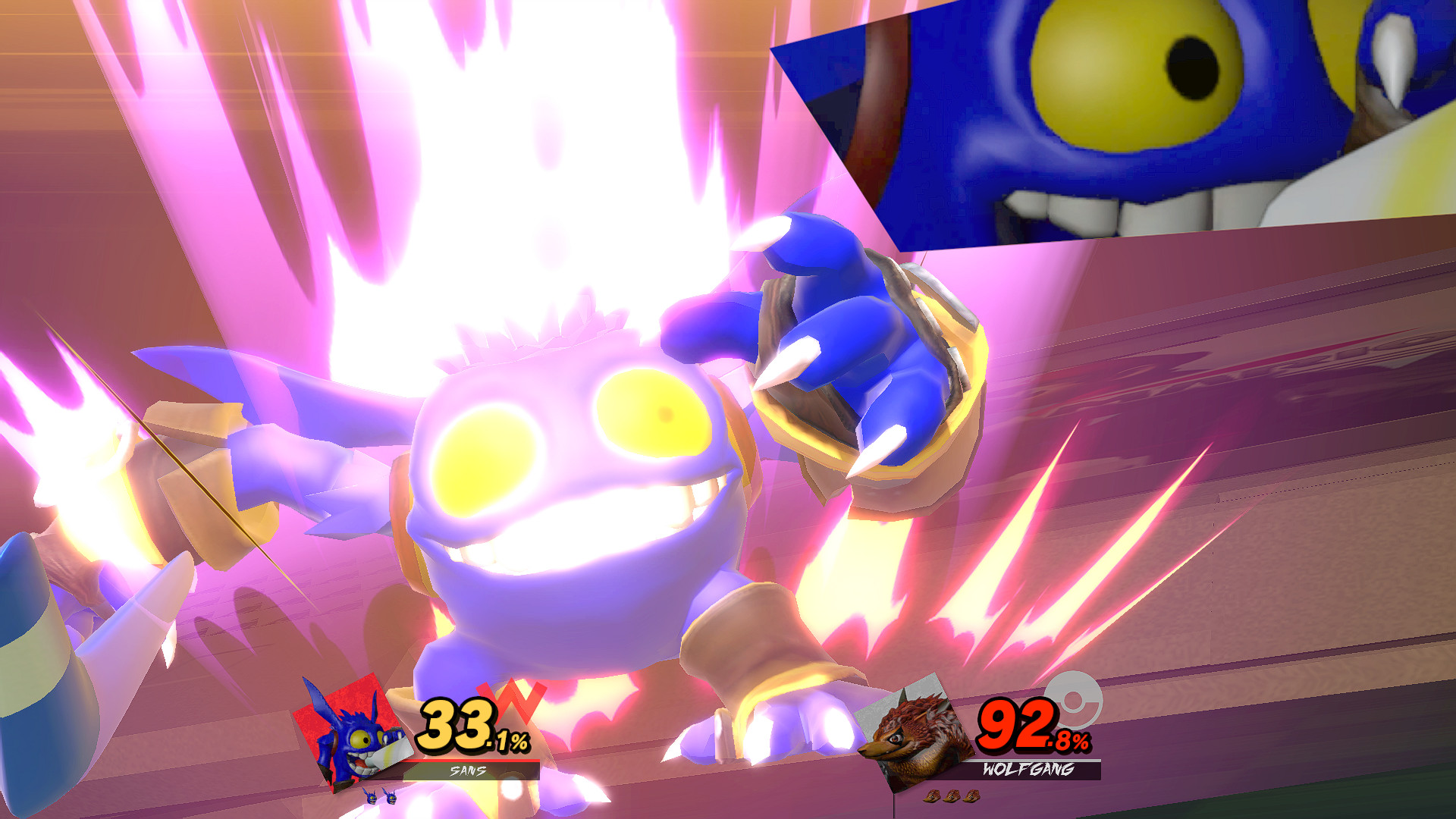Select Wolfgang's middle stock head icon
Viewport: 1456px width, 819px height.
[x=952, y=795]
